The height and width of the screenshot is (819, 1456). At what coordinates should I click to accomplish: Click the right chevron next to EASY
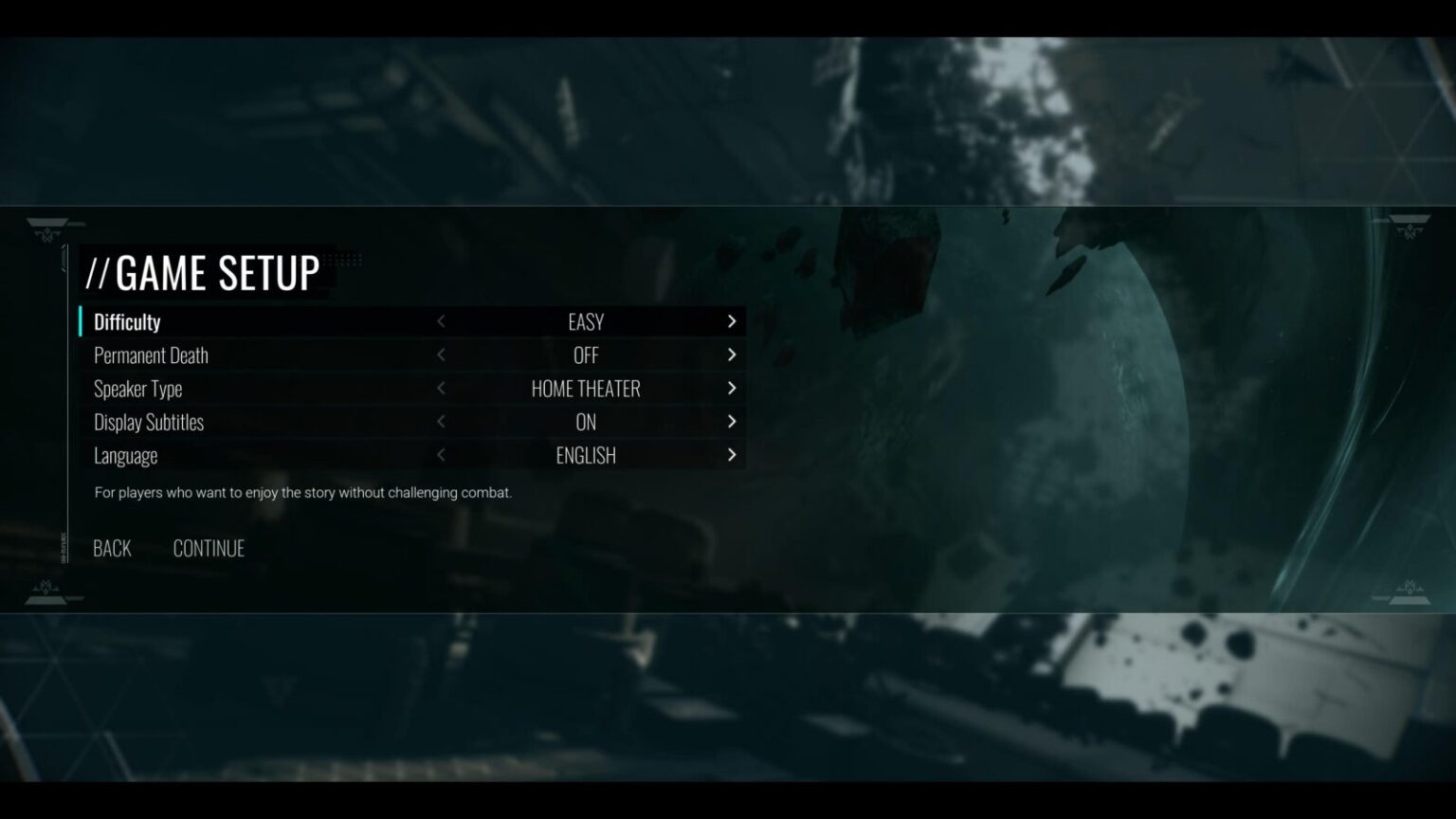point(732,321)
